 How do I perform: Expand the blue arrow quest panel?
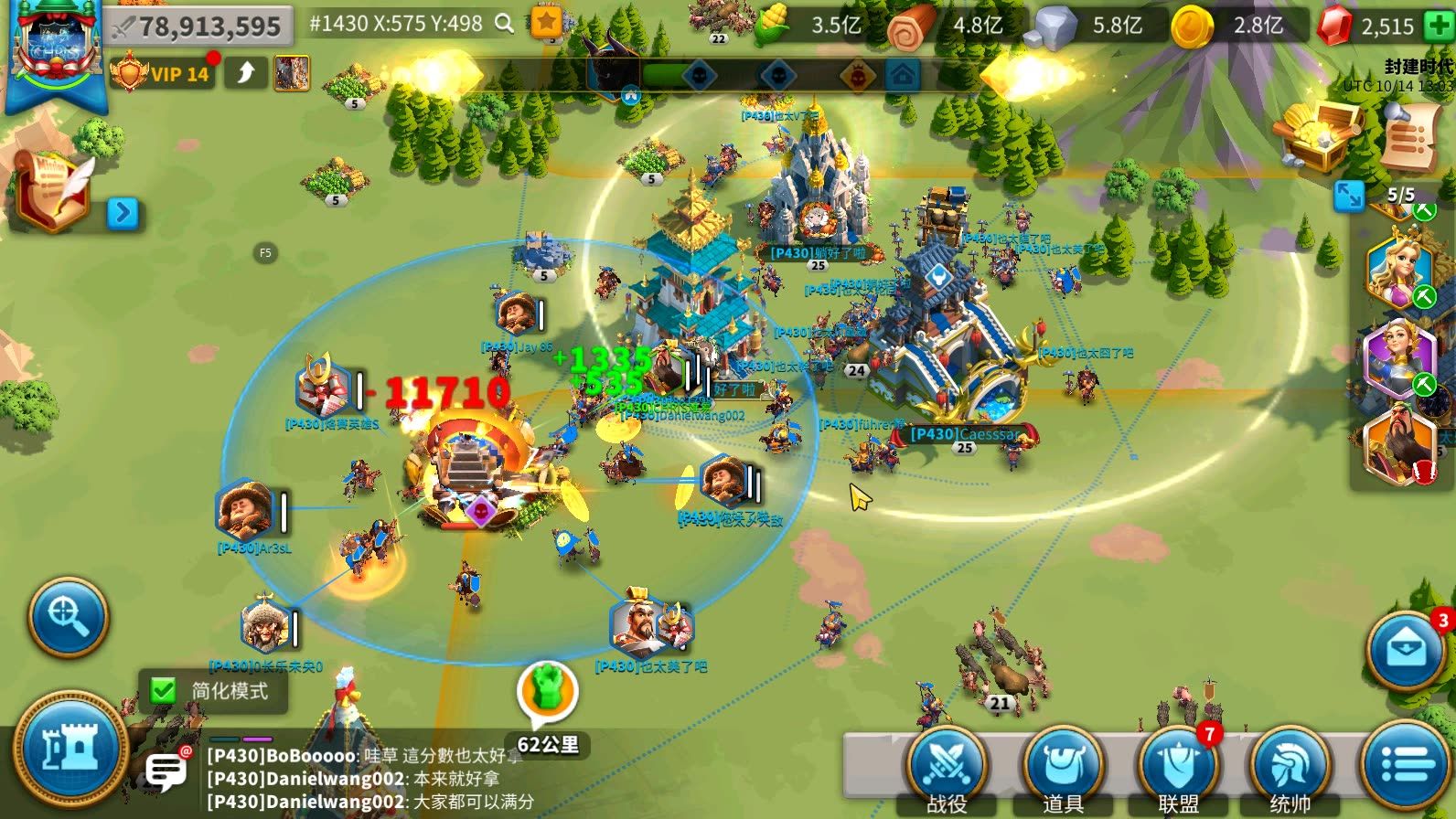coord(123,213)
